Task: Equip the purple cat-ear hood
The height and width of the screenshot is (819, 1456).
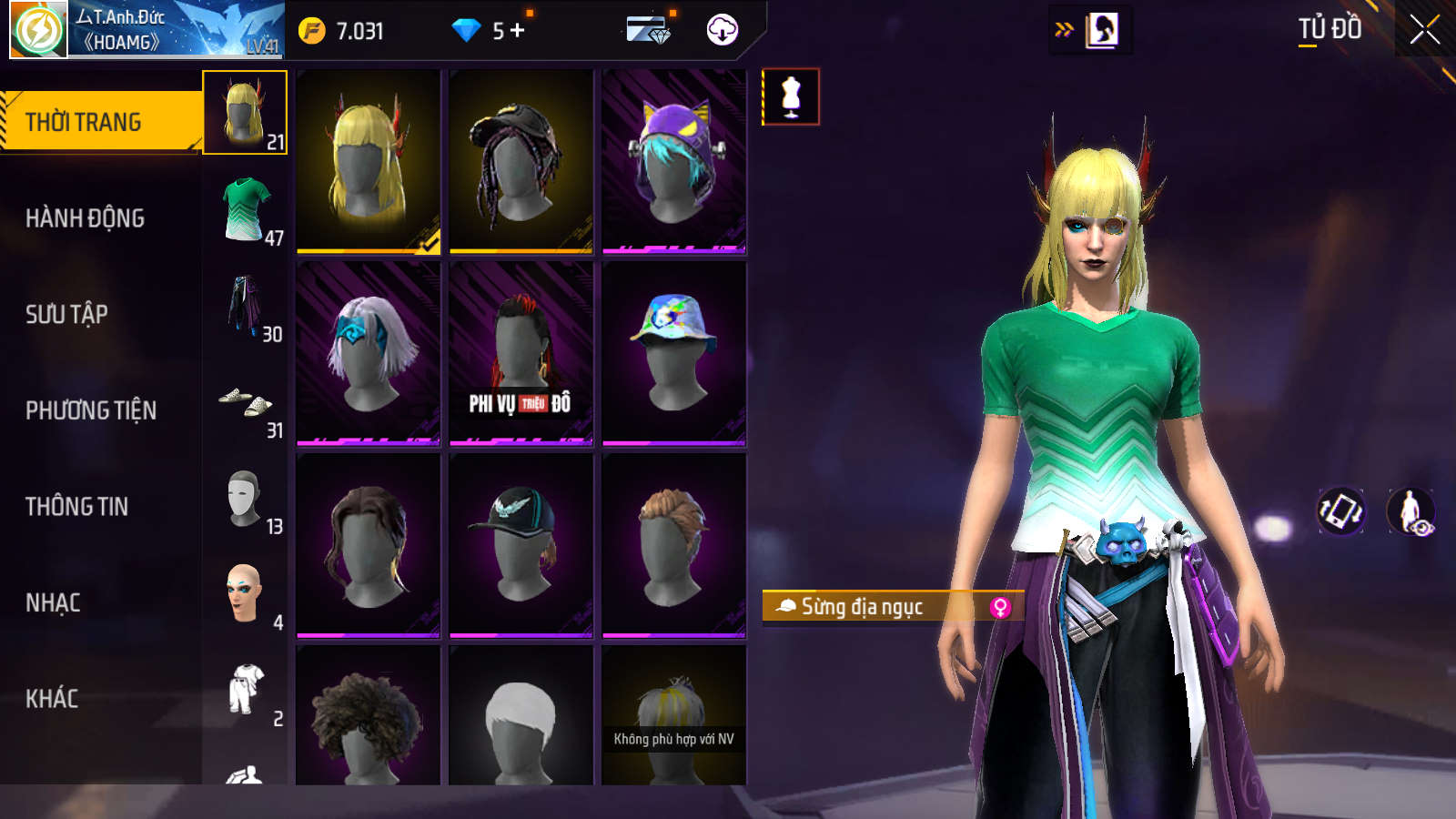Action: pos(674,160)
